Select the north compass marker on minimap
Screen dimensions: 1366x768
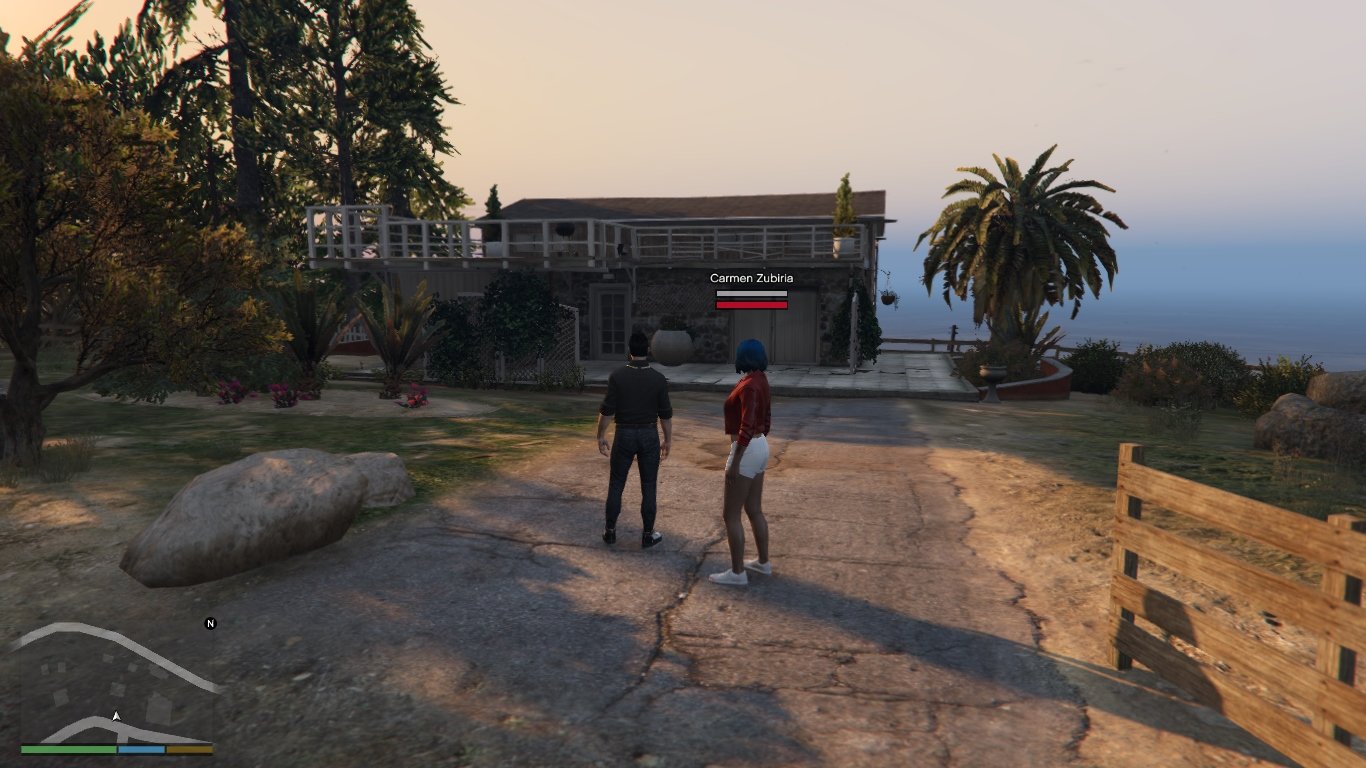(210, 623)
